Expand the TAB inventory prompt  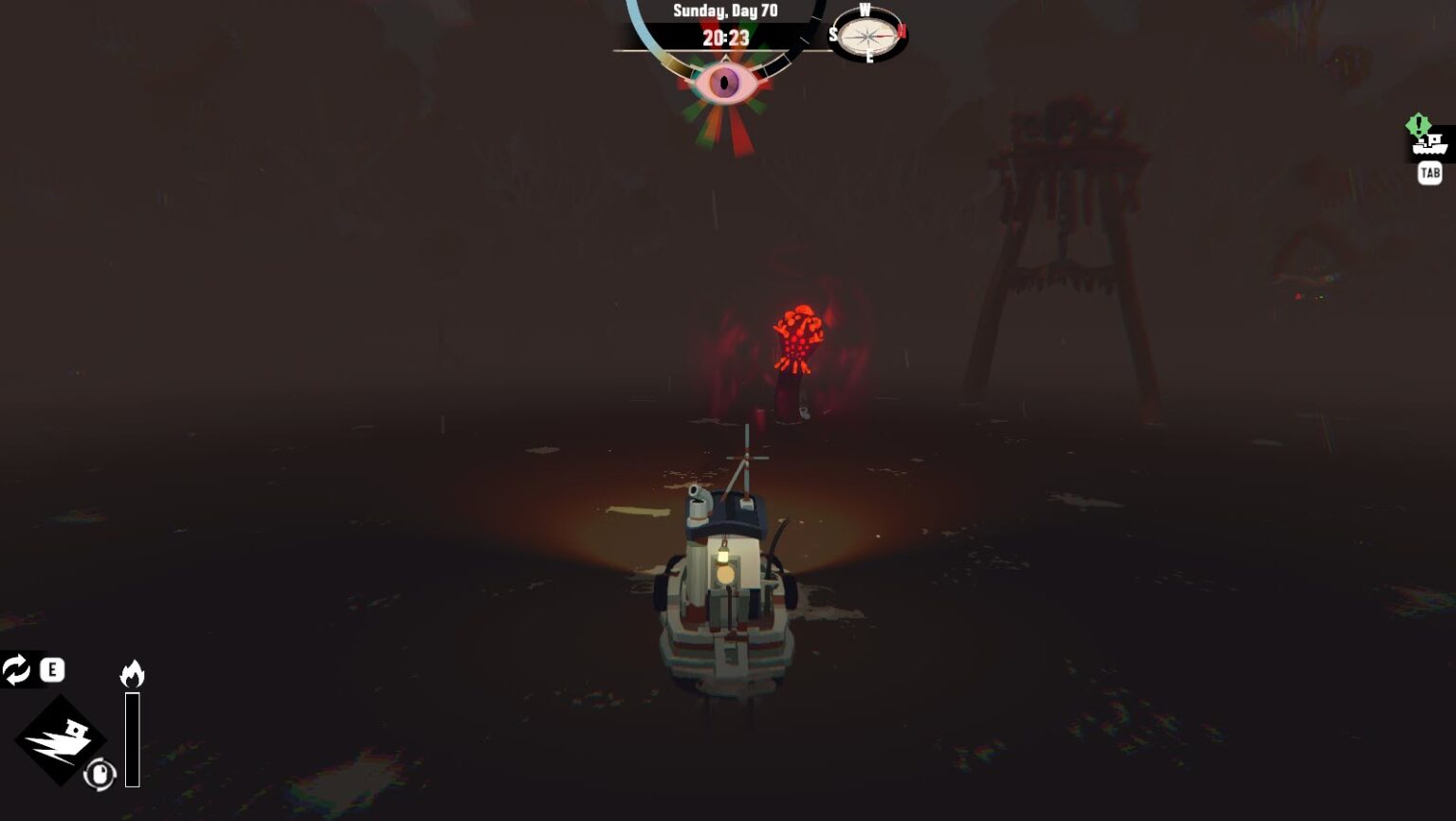pos(1429,173)
